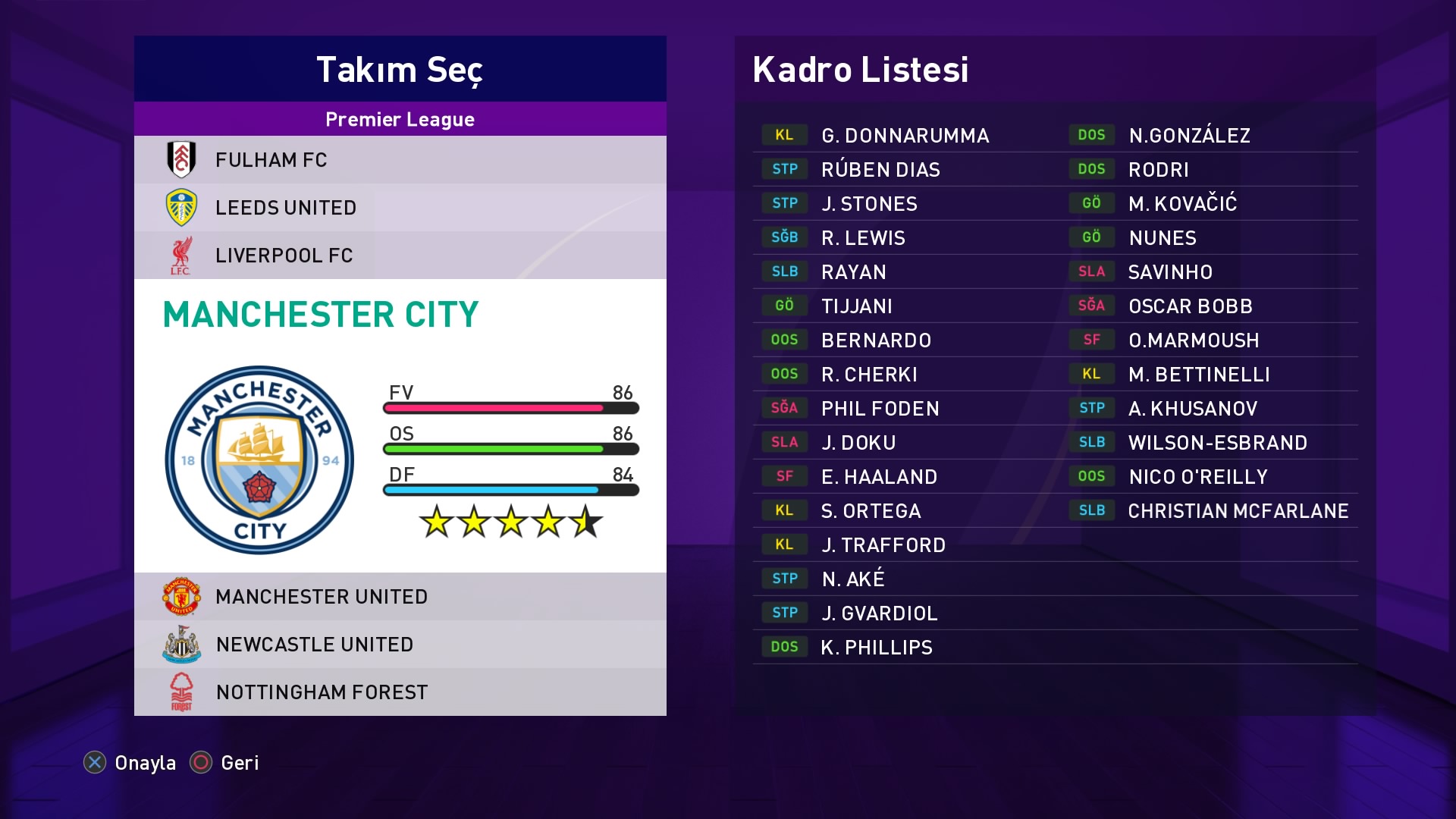
Task: Click M. Bettinelli squad entry
Action: (x=1198, y=375)
